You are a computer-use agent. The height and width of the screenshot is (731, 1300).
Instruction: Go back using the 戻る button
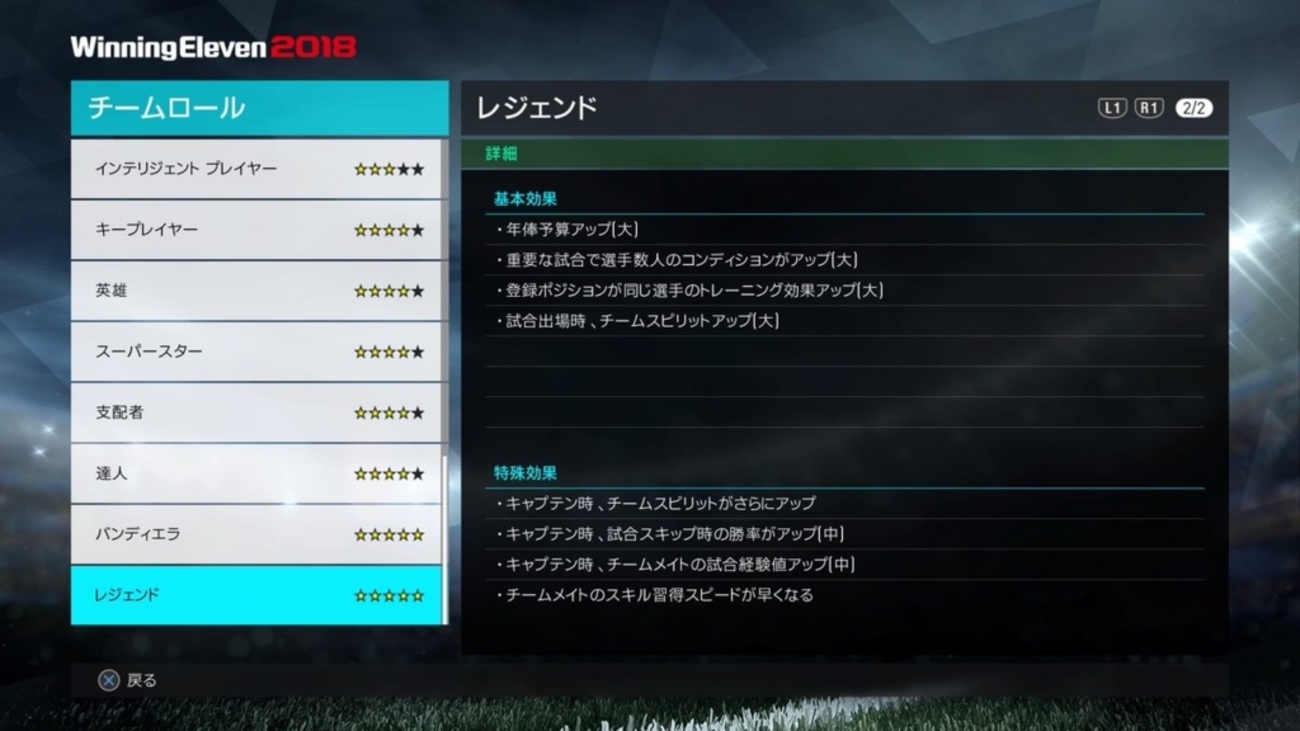point(127,681)
